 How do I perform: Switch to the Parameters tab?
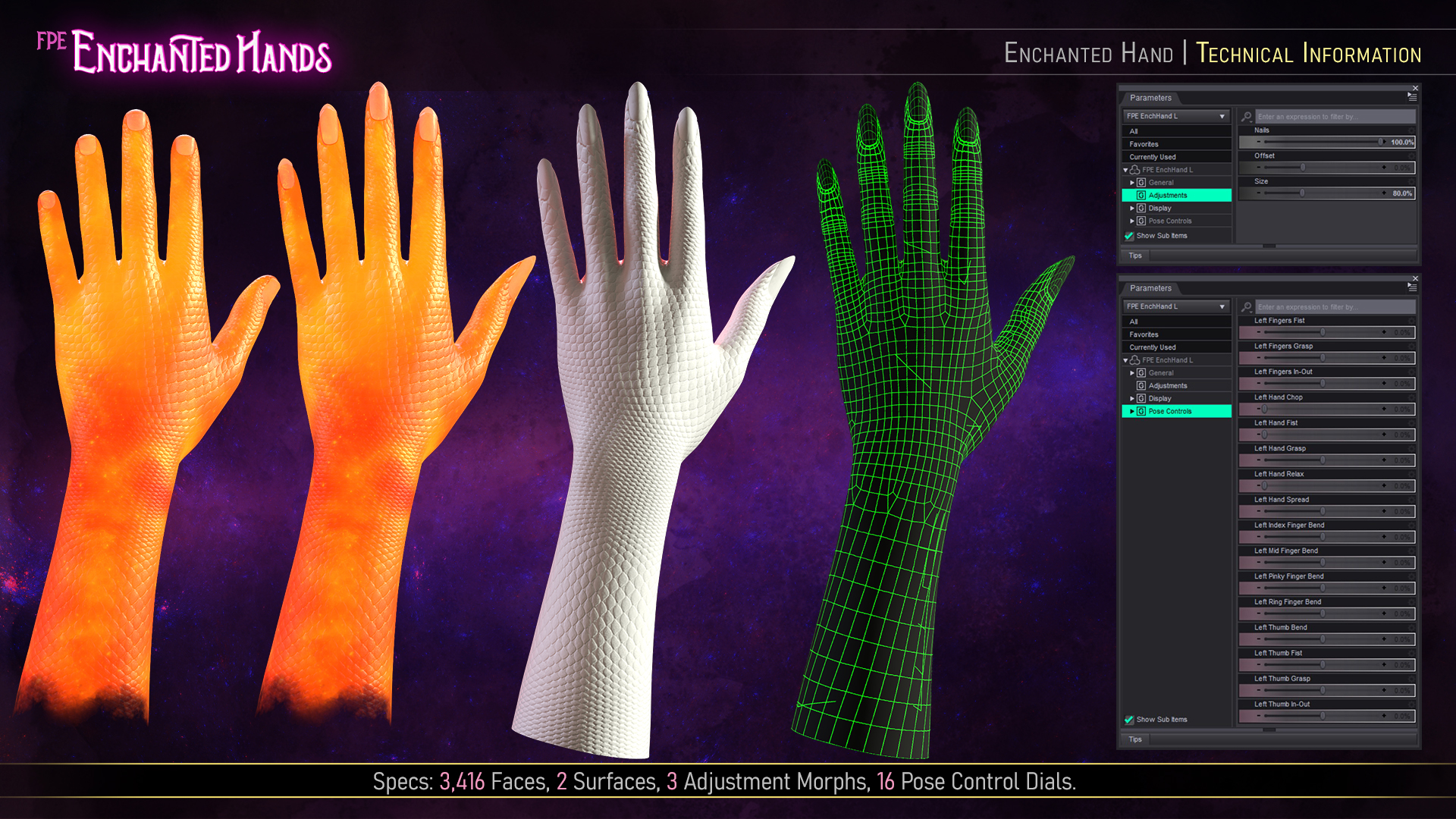pos(1150,99)
